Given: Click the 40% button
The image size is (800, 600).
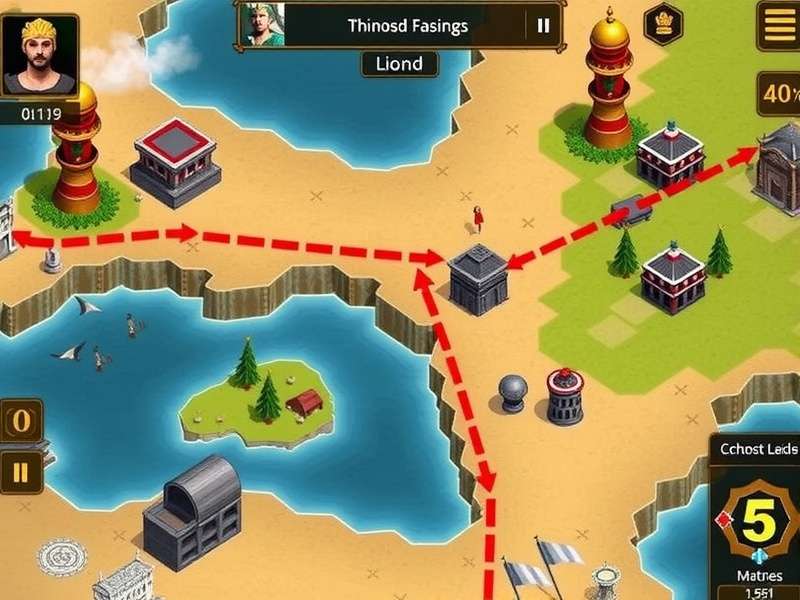Looking at the screenshot, I should (x=779, y=97).
